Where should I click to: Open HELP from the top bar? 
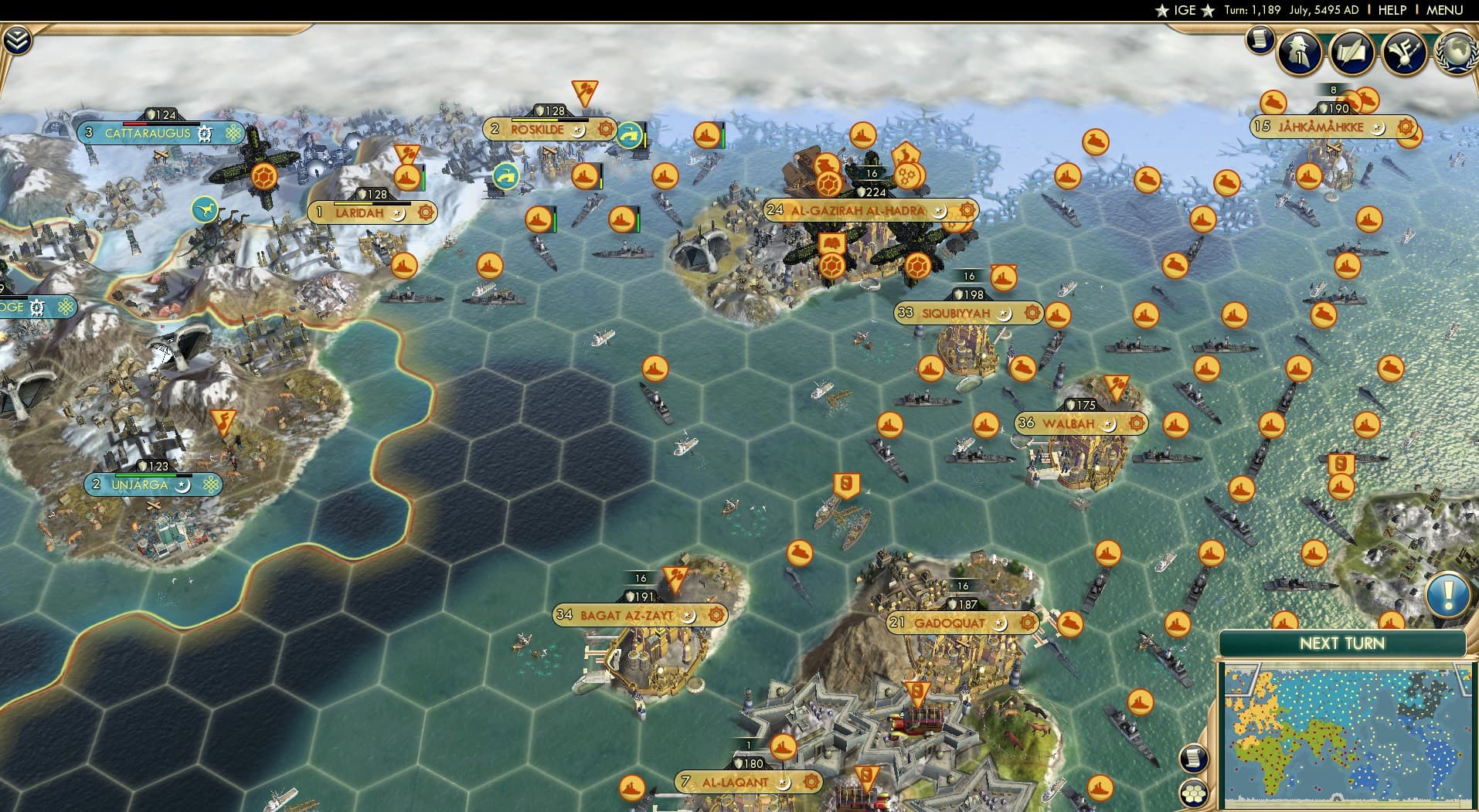click(1391, 10)
